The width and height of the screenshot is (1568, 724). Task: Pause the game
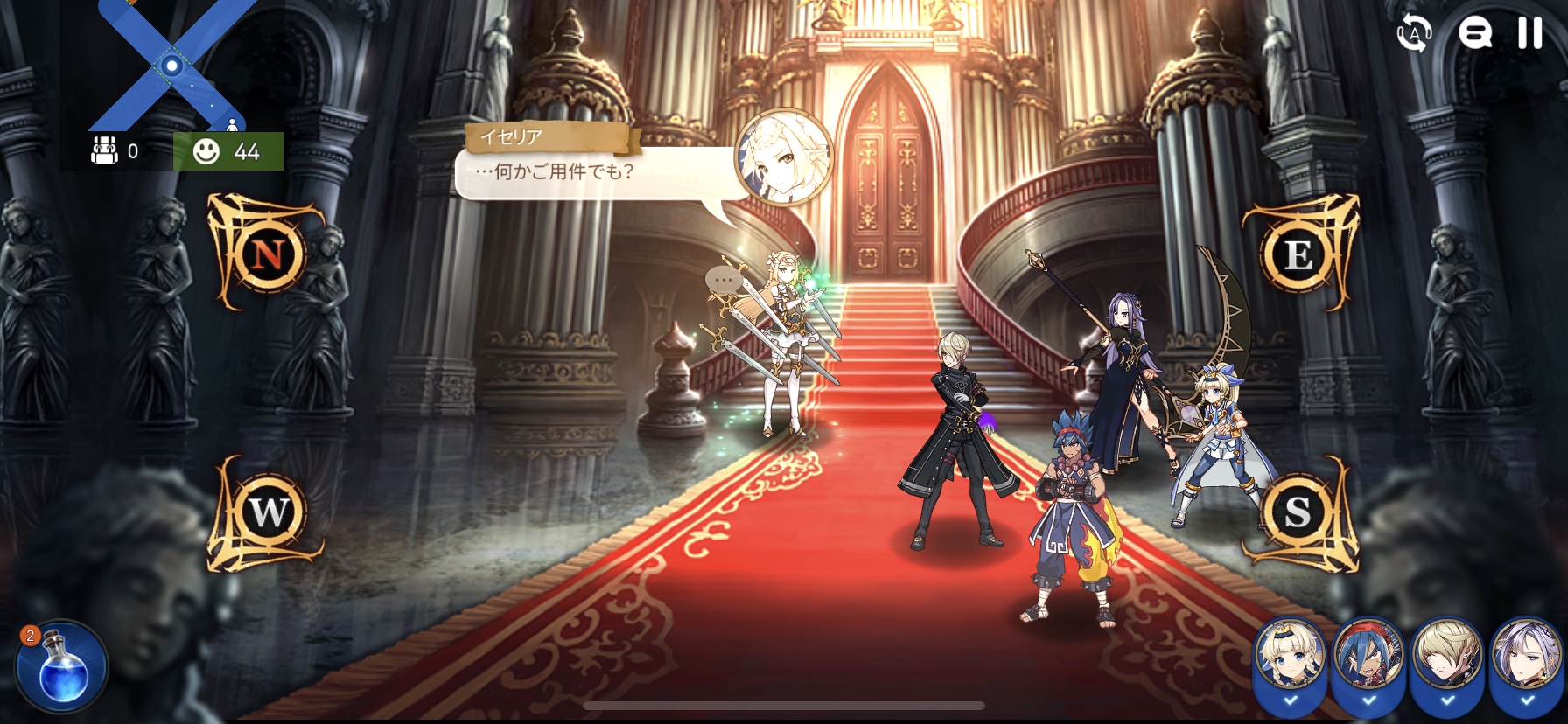point(1529,33)
